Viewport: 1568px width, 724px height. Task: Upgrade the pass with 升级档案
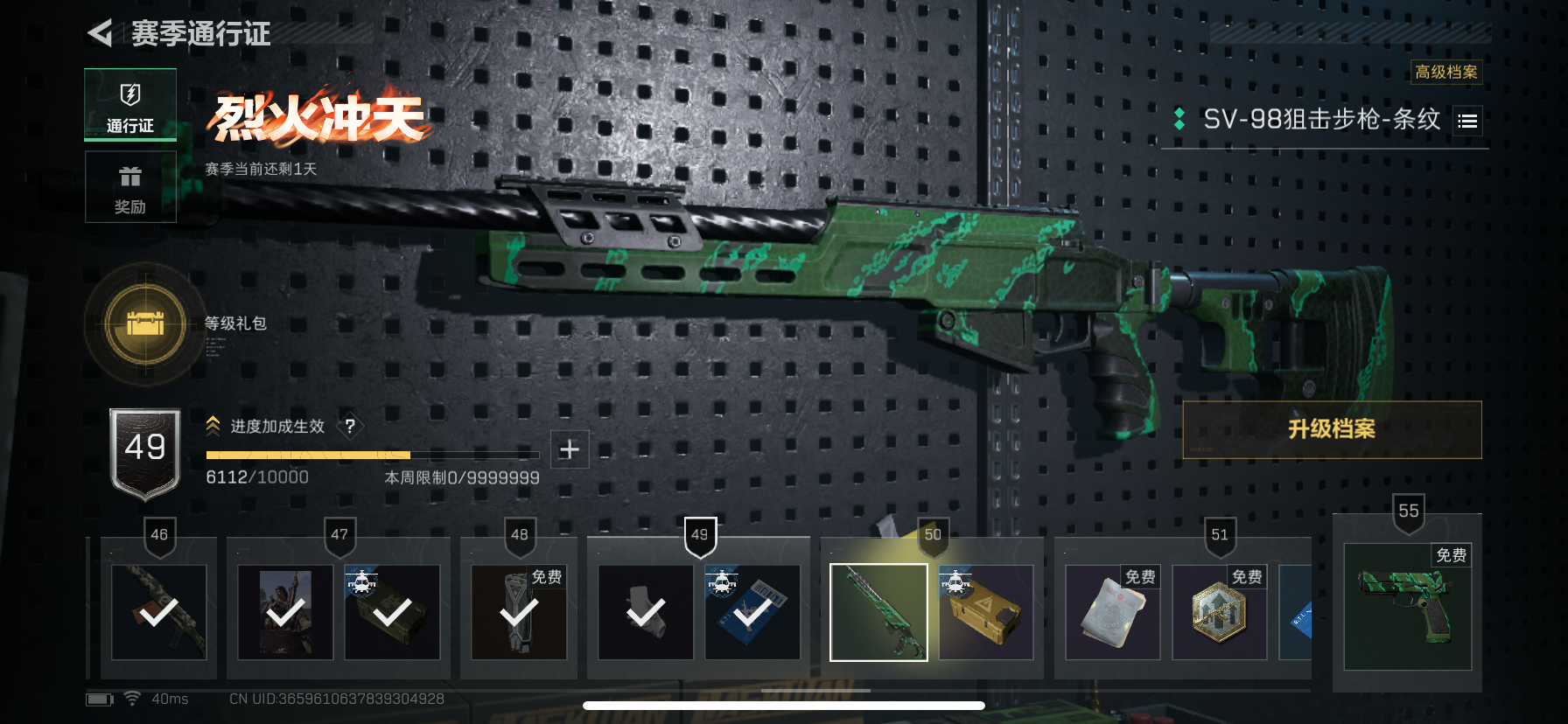tap(1331, 429)
